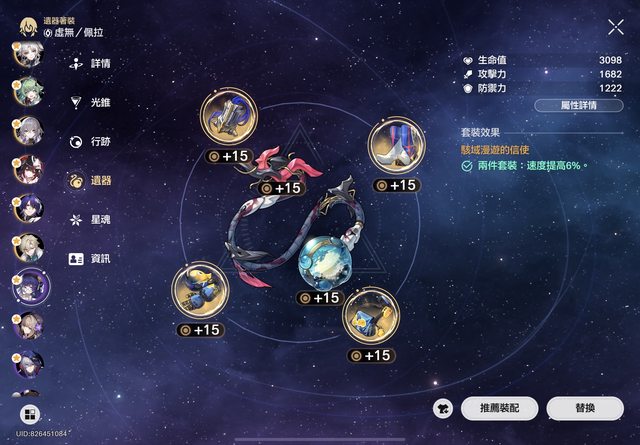
Task: Choose the silver-haired character portrait
Action: pyautogui.click(x=26, y=131)
